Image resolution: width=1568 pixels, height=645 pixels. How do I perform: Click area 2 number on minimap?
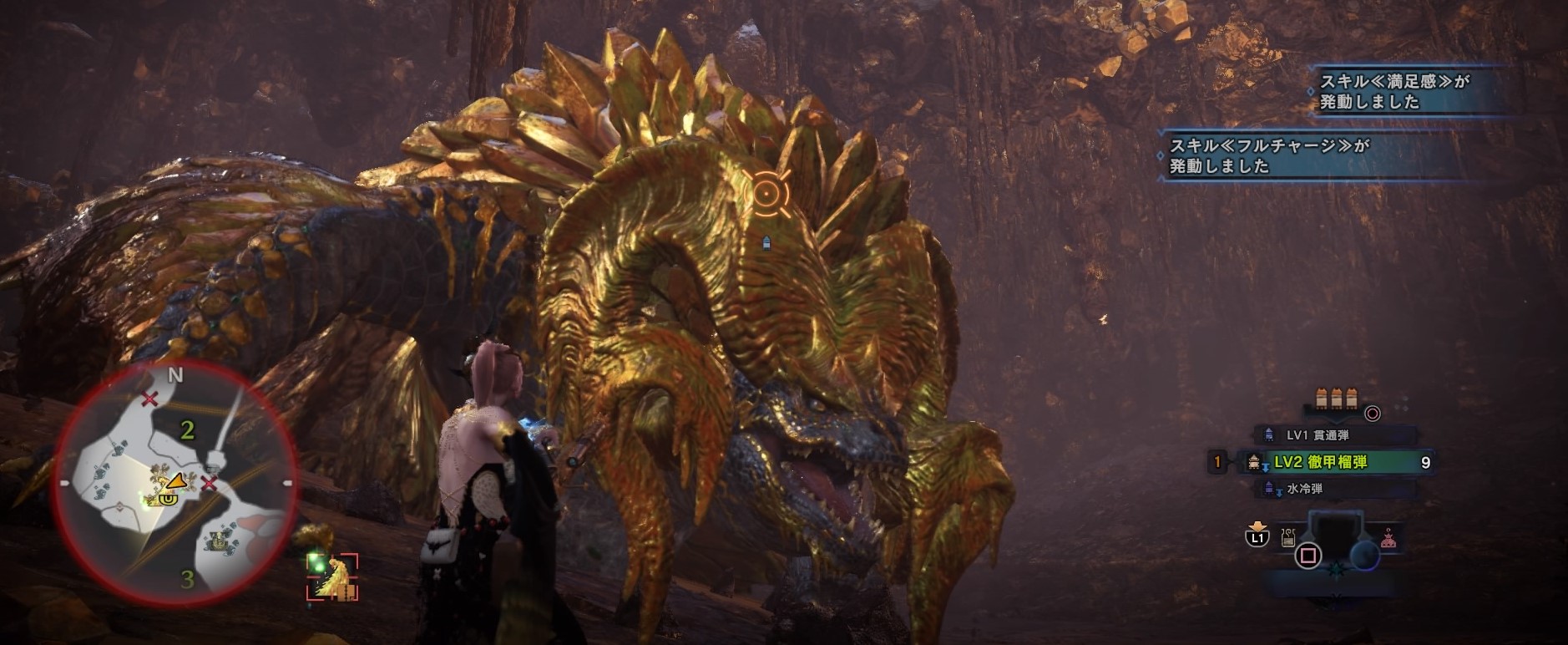pos(187,429)
